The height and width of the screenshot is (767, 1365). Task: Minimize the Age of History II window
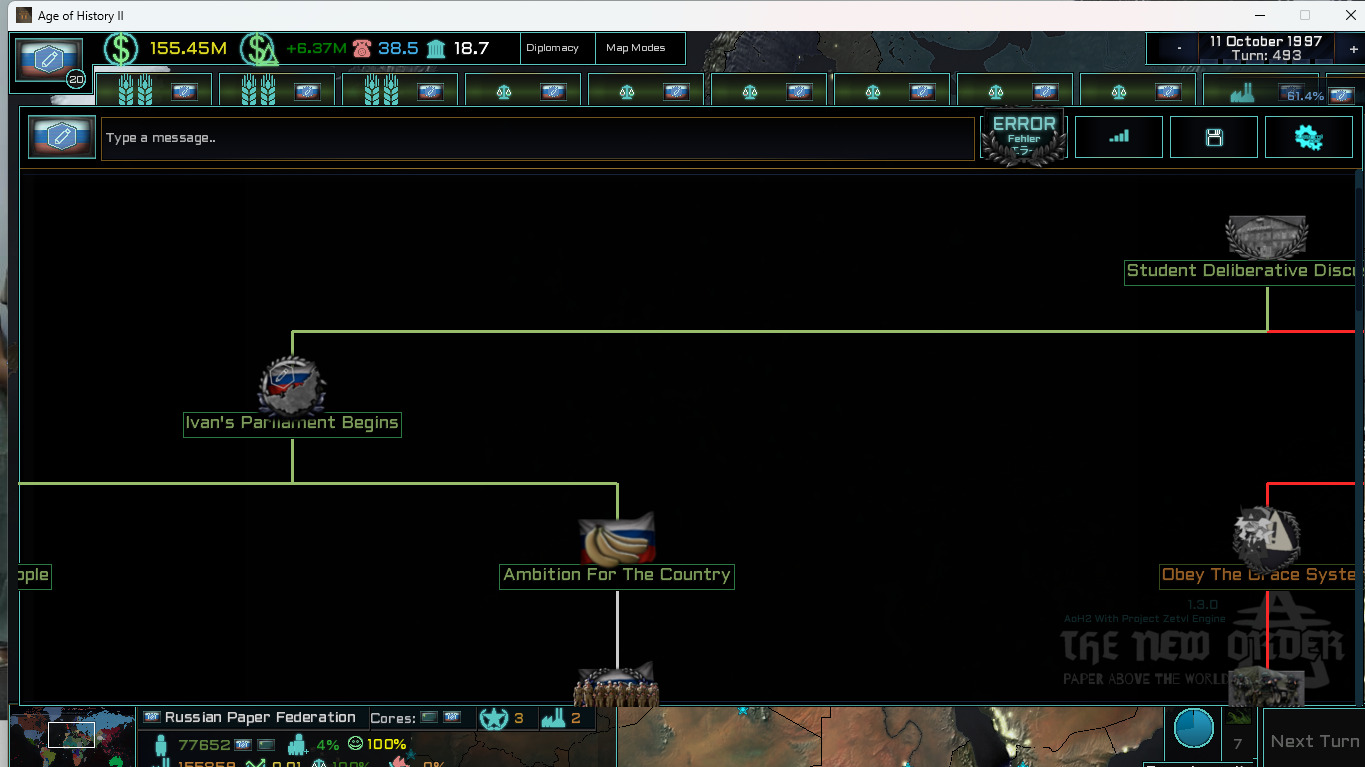point(1258,15)
